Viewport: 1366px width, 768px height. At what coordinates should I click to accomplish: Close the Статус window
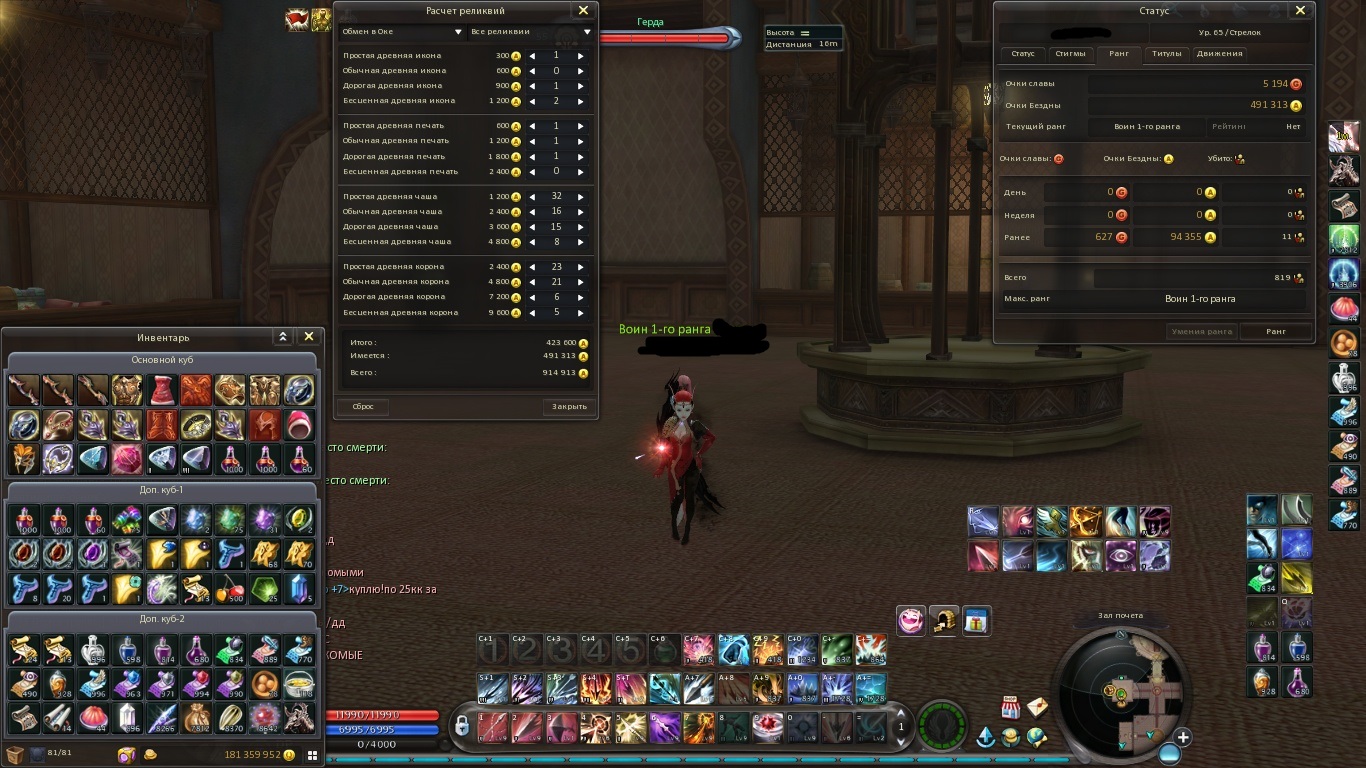pos(1300,11)
